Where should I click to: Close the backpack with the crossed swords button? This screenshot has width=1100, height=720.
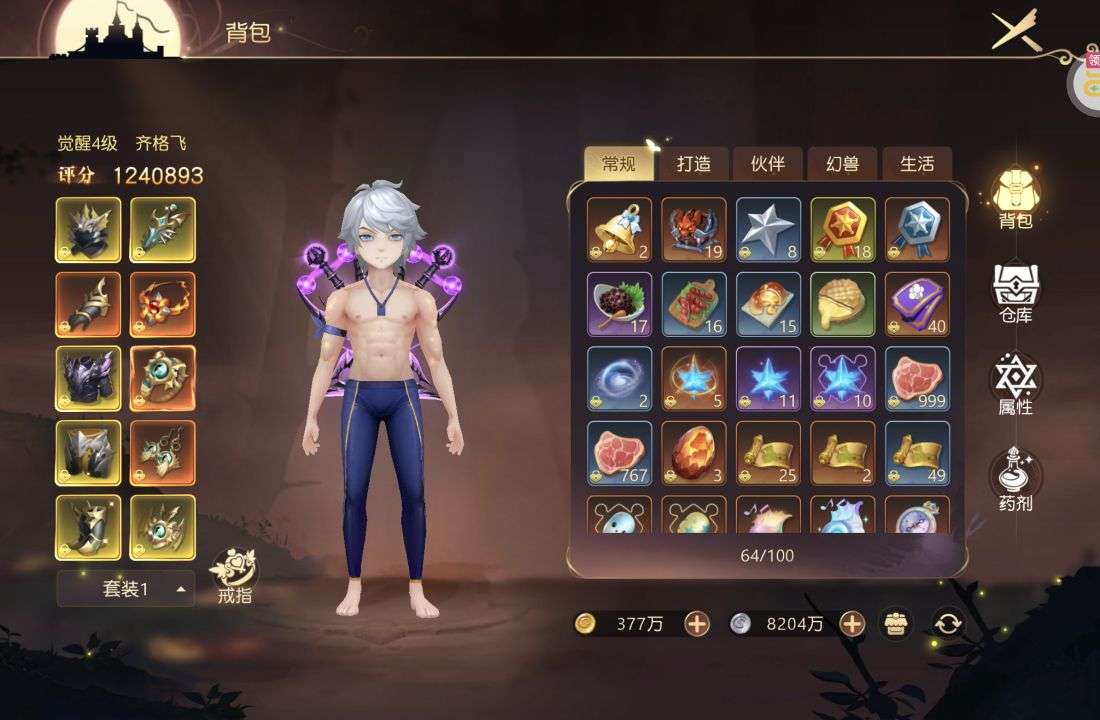[1016, 31]
